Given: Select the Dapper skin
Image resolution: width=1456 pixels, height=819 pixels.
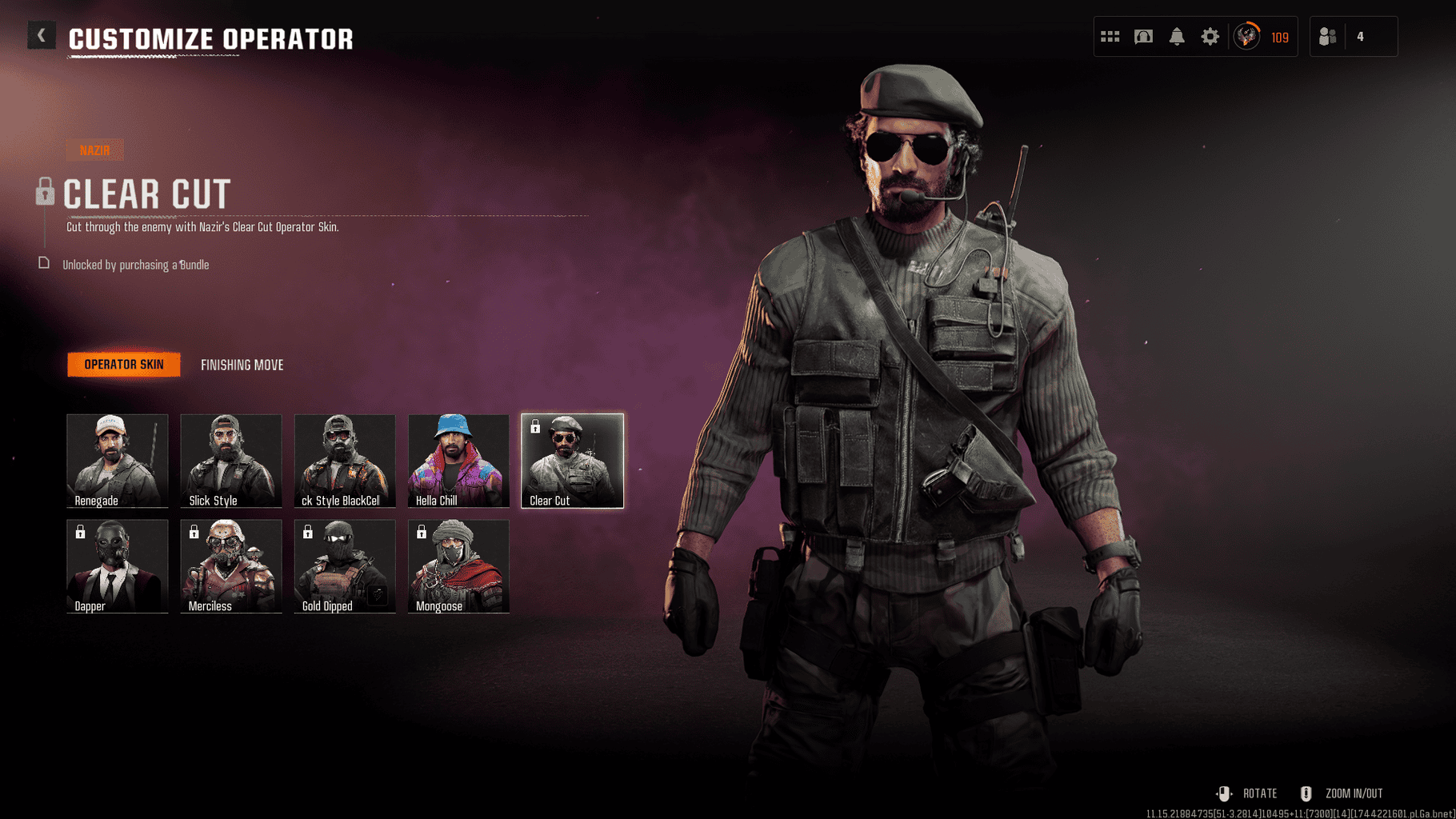Looking at the screenshot, I should click(117, 565).
